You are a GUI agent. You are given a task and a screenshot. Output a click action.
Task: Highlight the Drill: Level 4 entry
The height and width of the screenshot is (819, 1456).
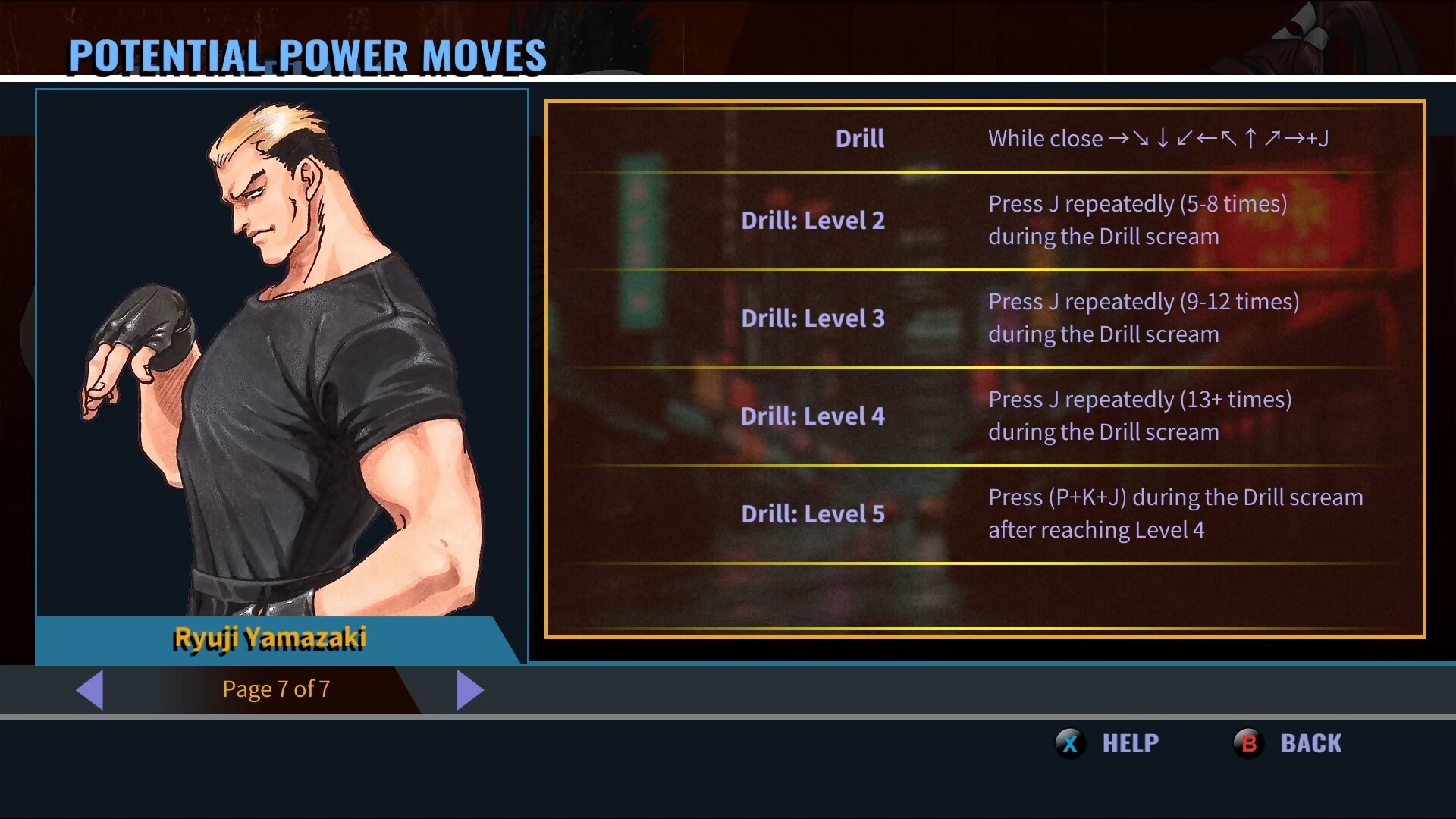(x=984, y=416)
